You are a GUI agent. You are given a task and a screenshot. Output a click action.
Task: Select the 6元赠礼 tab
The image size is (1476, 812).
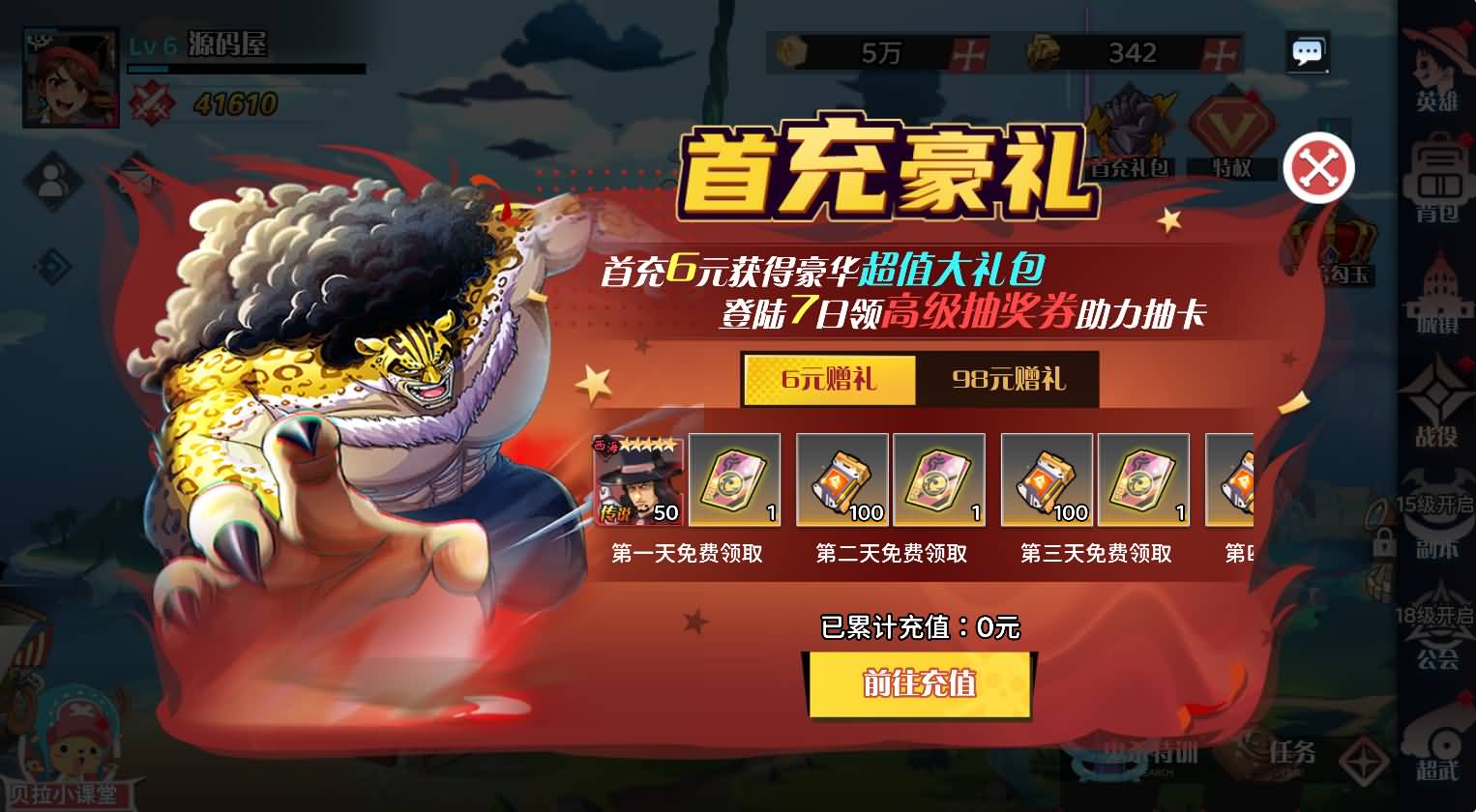tap(829, 380)
